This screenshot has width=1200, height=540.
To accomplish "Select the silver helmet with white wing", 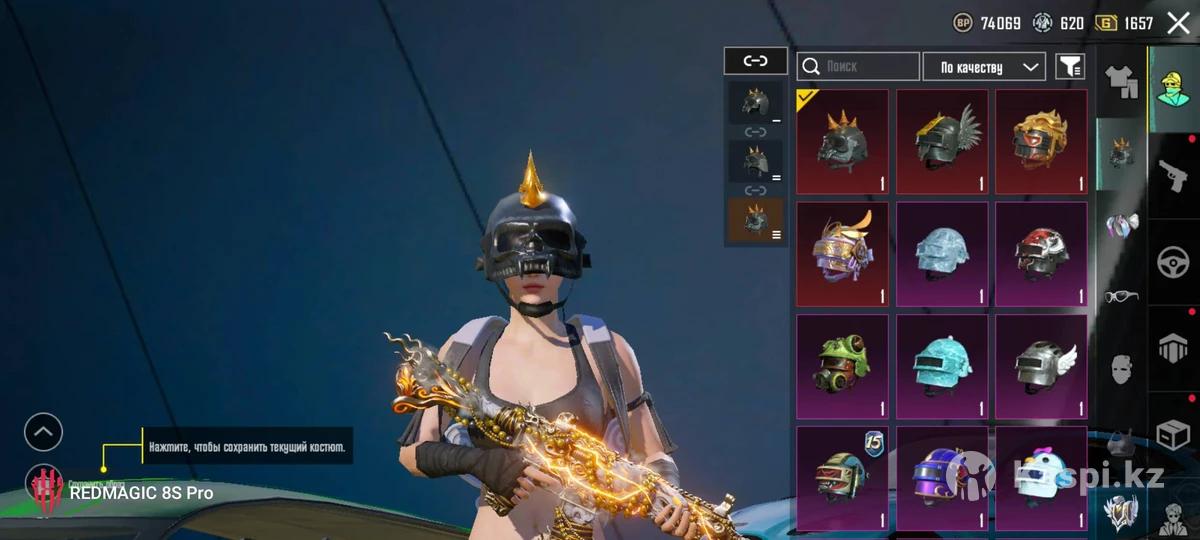I will [x=1041, y=365].
